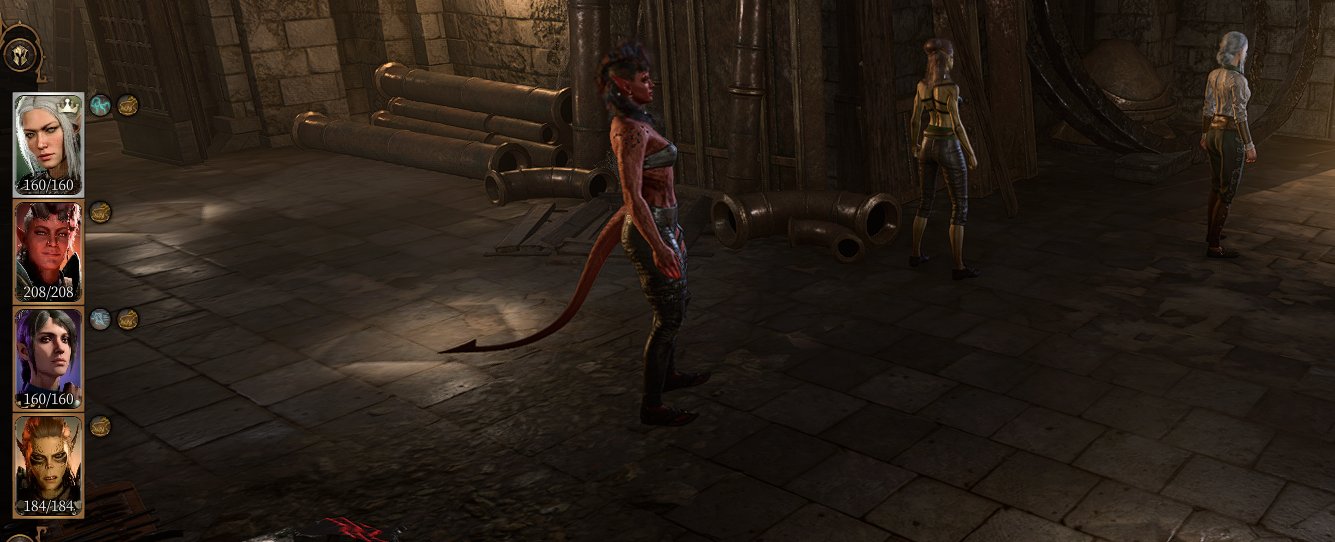Select Karlach's red tiefling portrait
This screenshot has height=542, width=1335.
pyautogui.click(x=47, y=250)
